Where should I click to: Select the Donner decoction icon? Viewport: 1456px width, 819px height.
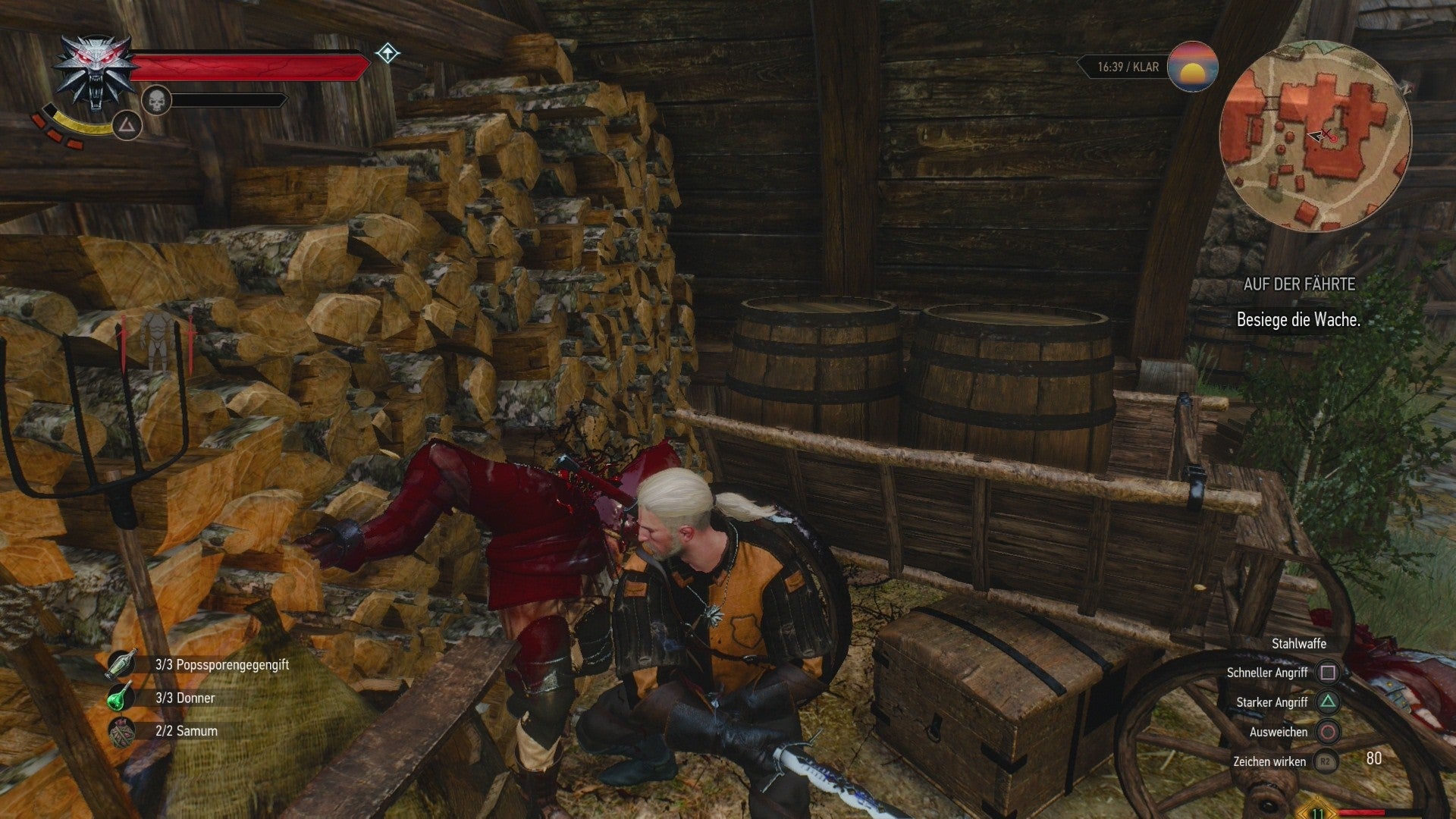pyautogui.click(x=120, y=698)
